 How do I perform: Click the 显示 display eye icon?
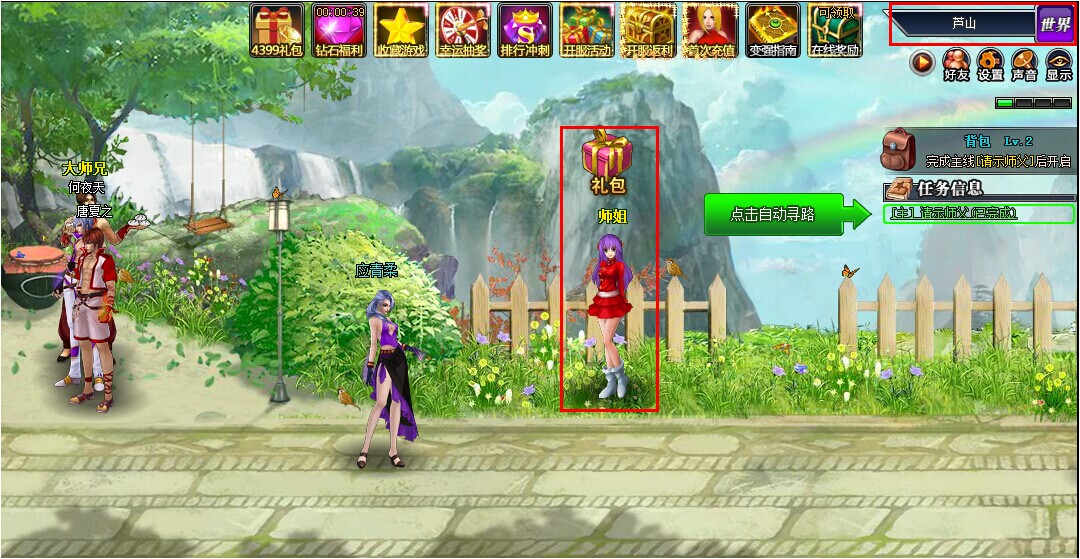click(1058, 64)
